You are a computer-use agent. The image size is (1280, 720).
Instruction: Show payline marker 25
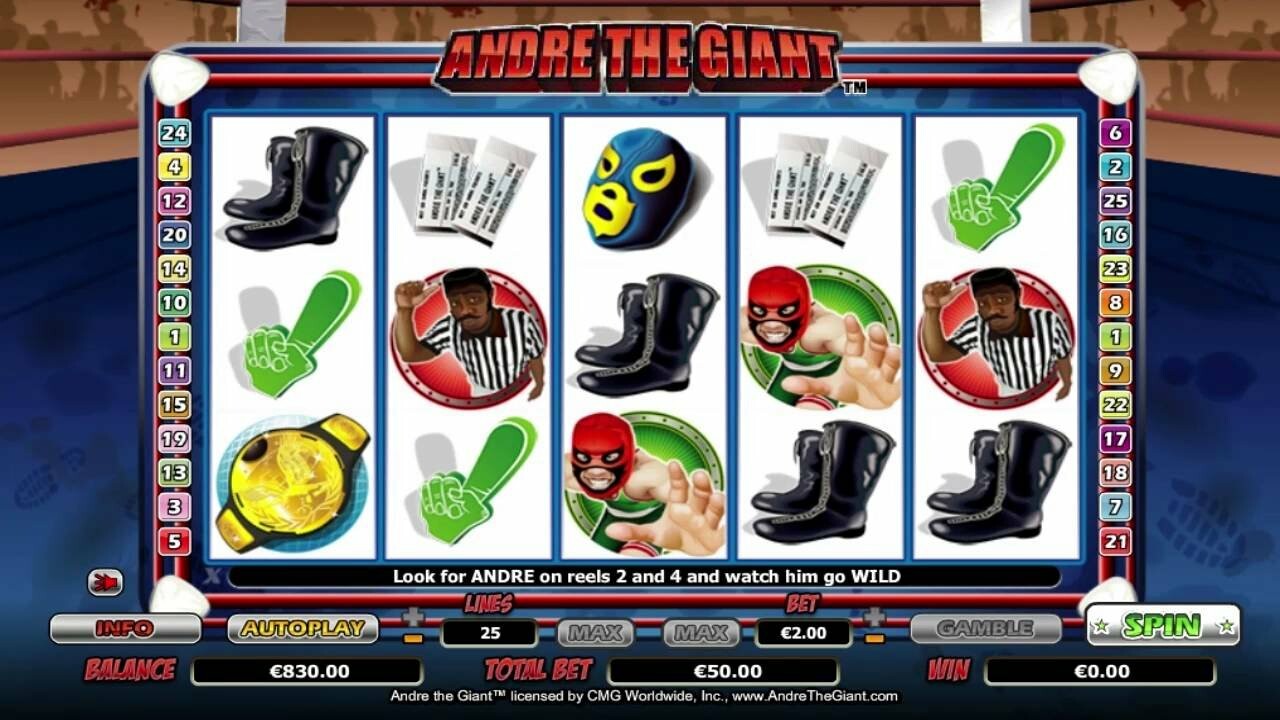tap(1115, 200)
